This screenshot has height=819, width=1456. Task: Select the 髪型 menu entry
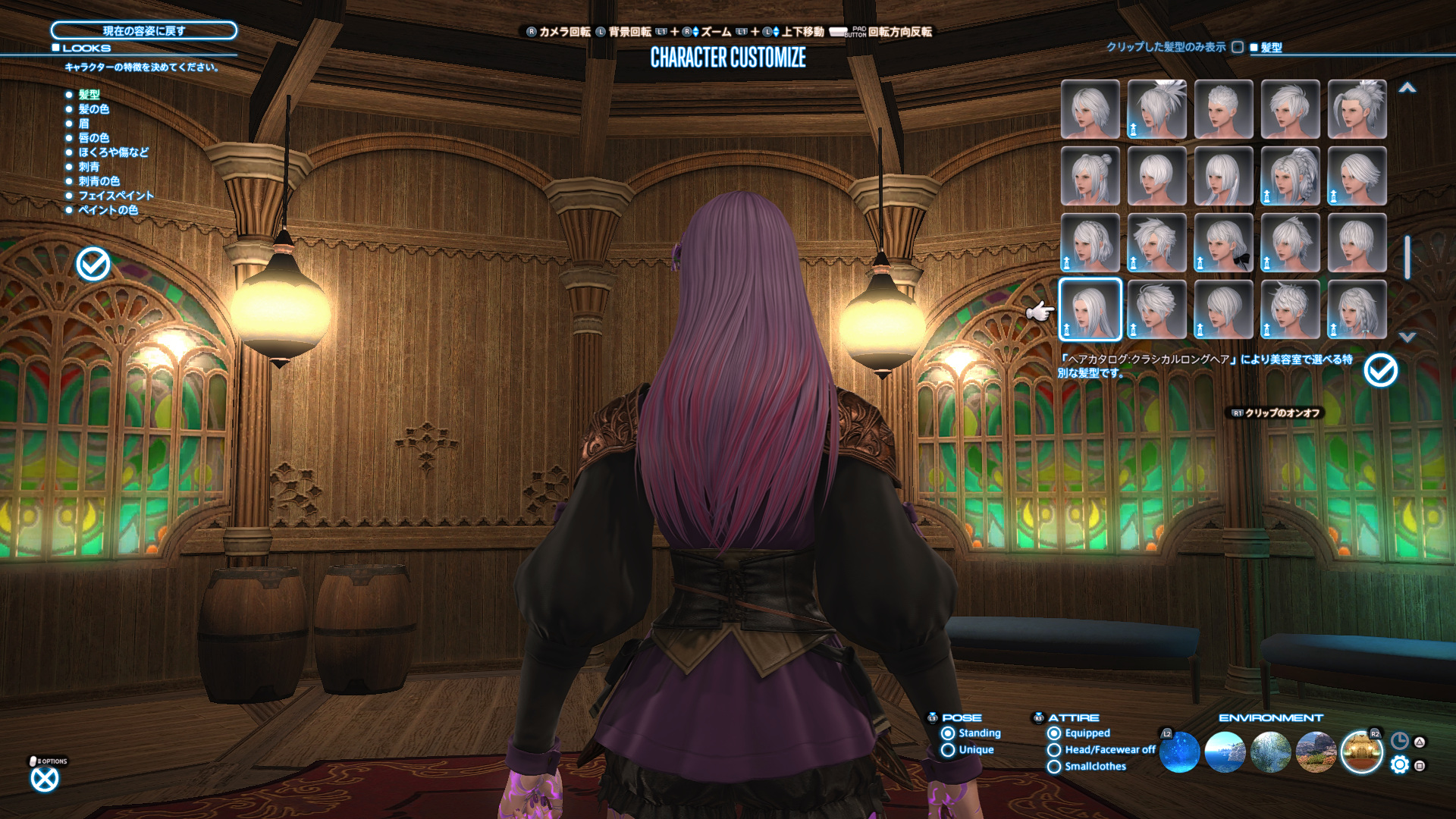tap(89, 95)
